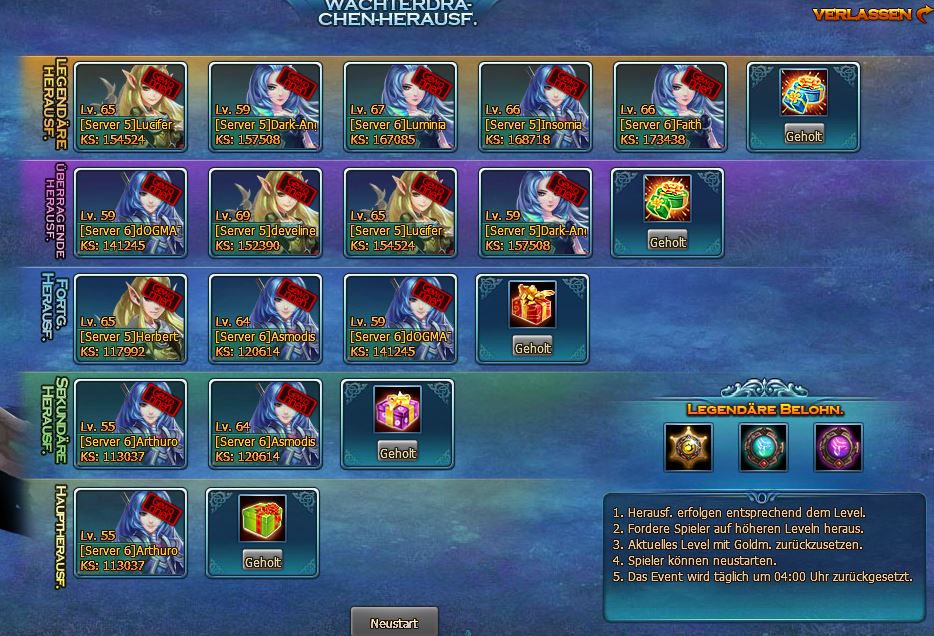Select Arthuro in the Hauptherausf. row
Image resolution: width=934 pixels, height=636 pixels.
130,532
